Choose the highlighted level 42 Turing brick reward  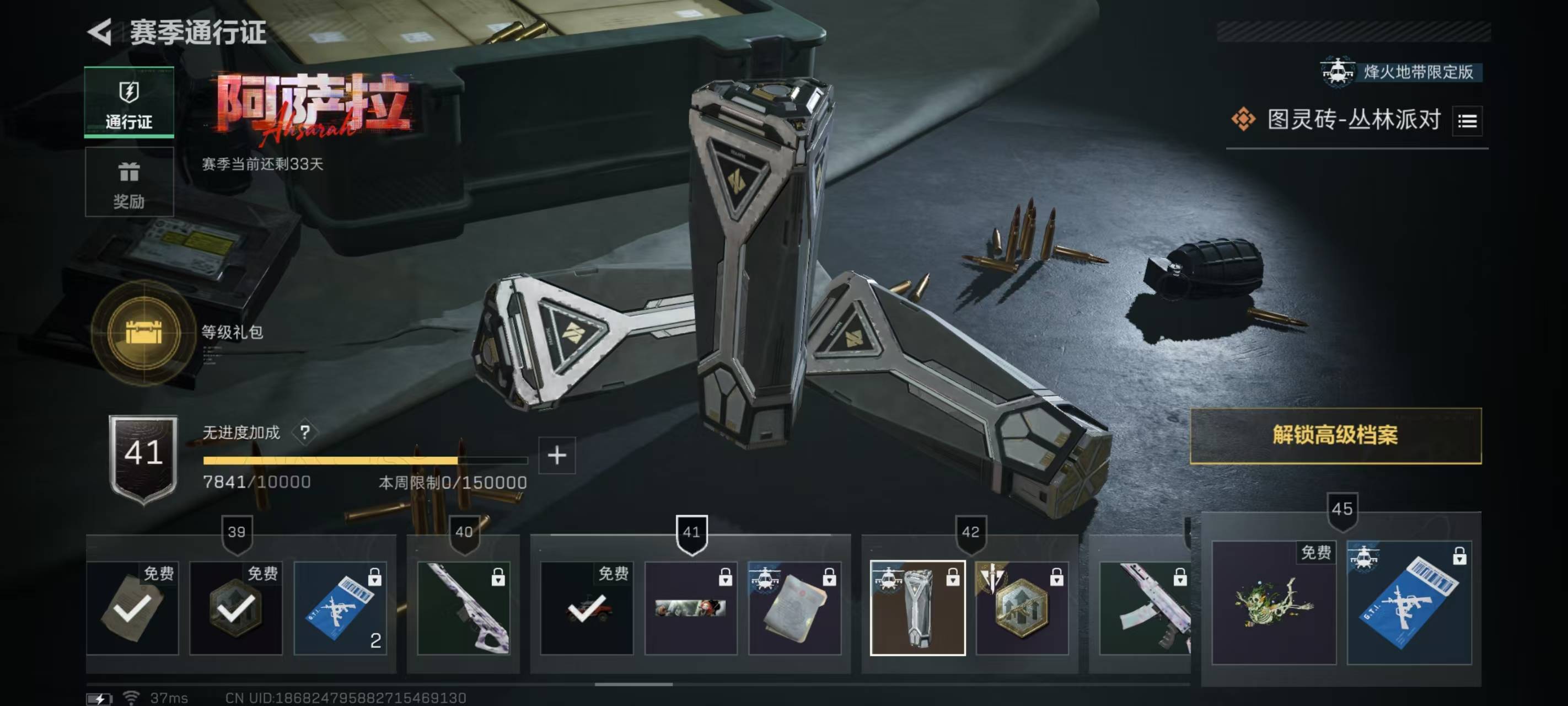[x=917, y=608]
